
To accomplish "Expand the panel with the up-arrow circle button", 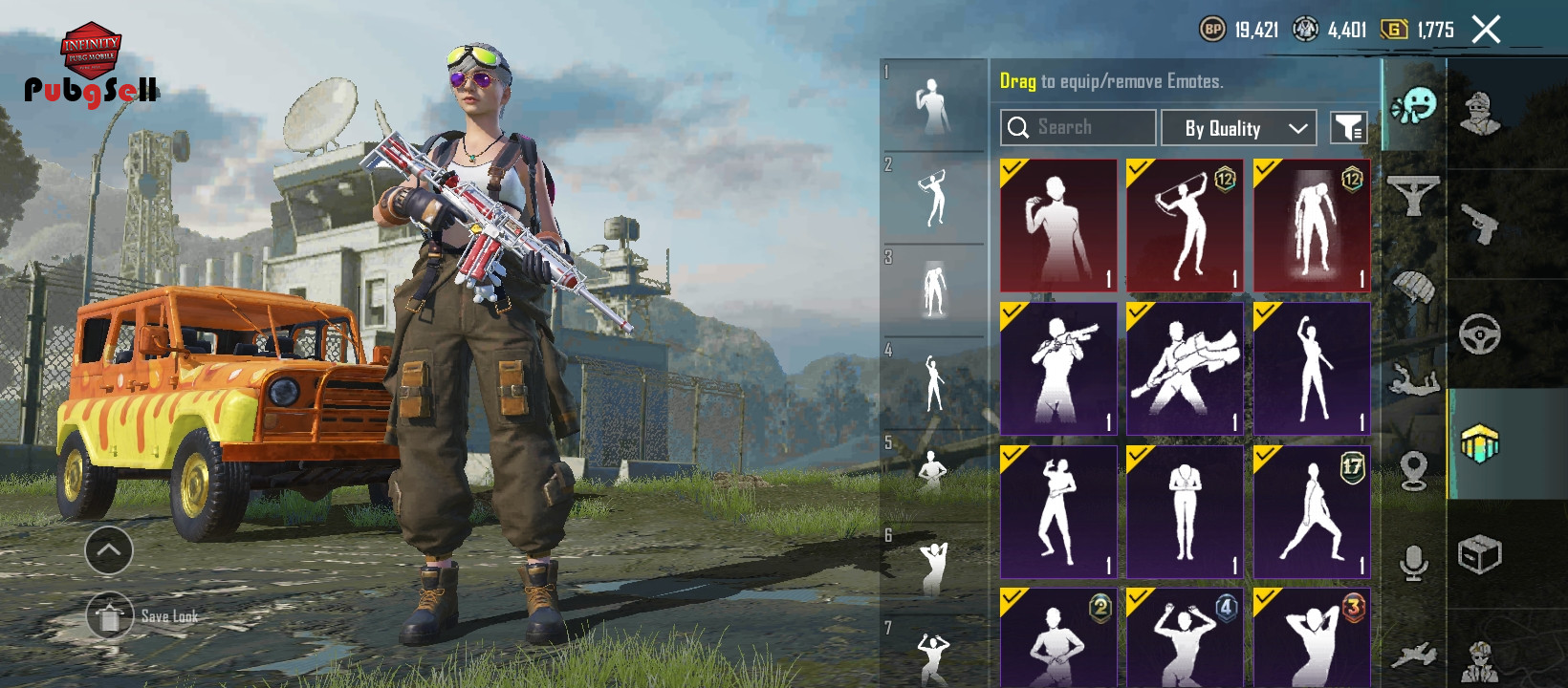I will [x=109, y=549].
